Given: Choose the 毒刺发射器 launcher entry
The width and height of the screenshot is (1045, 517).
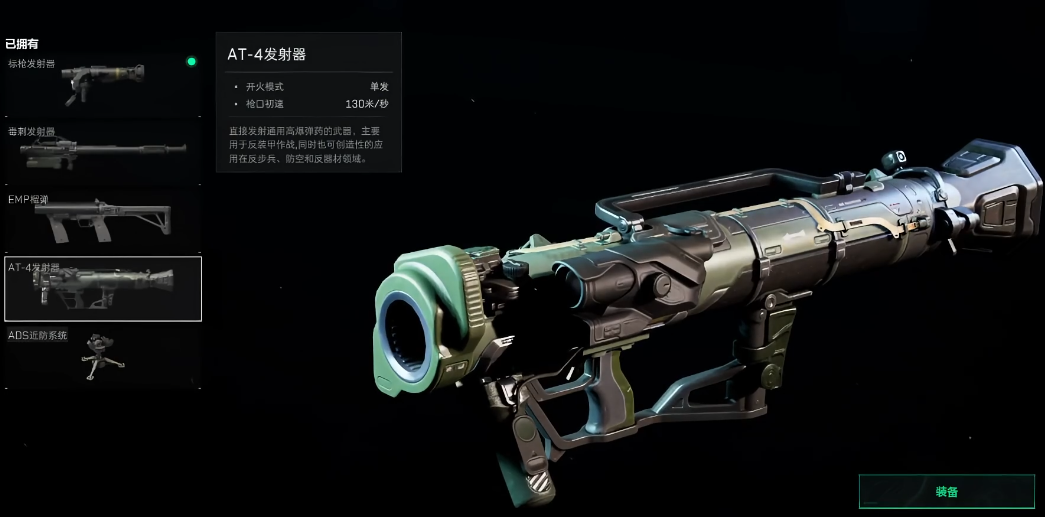Looking at the screenshot, I should tap(102, 153).
